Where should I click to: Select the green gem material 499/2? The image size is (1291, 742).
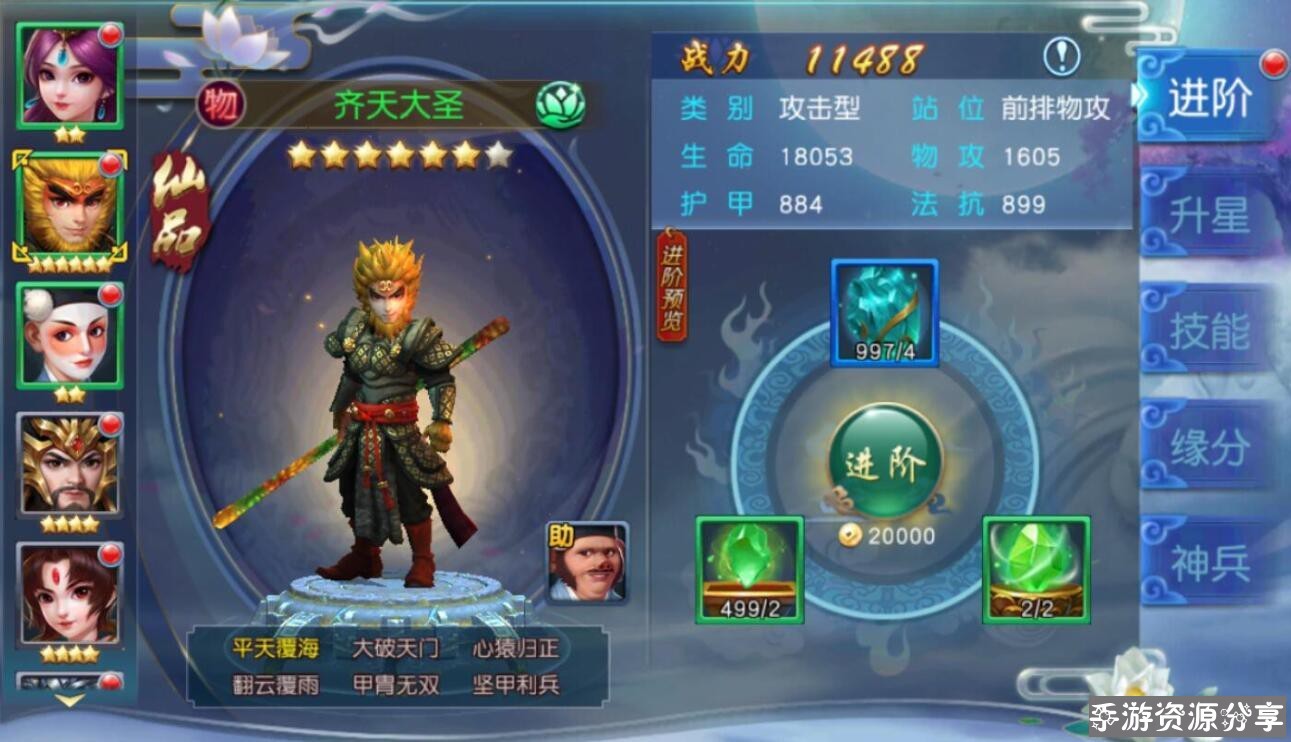749,569
